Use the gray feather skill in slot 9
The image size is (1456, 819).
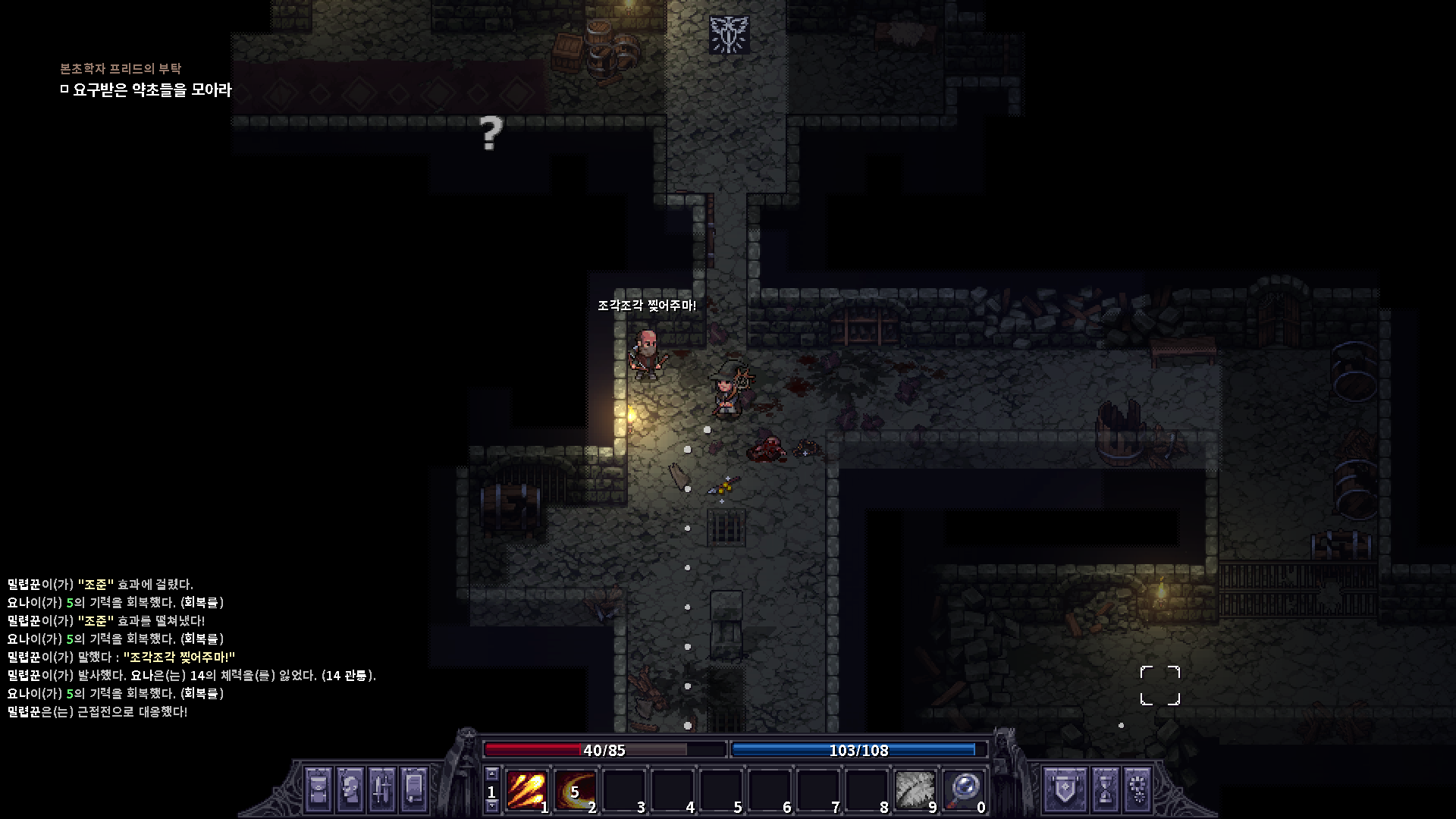915,790
